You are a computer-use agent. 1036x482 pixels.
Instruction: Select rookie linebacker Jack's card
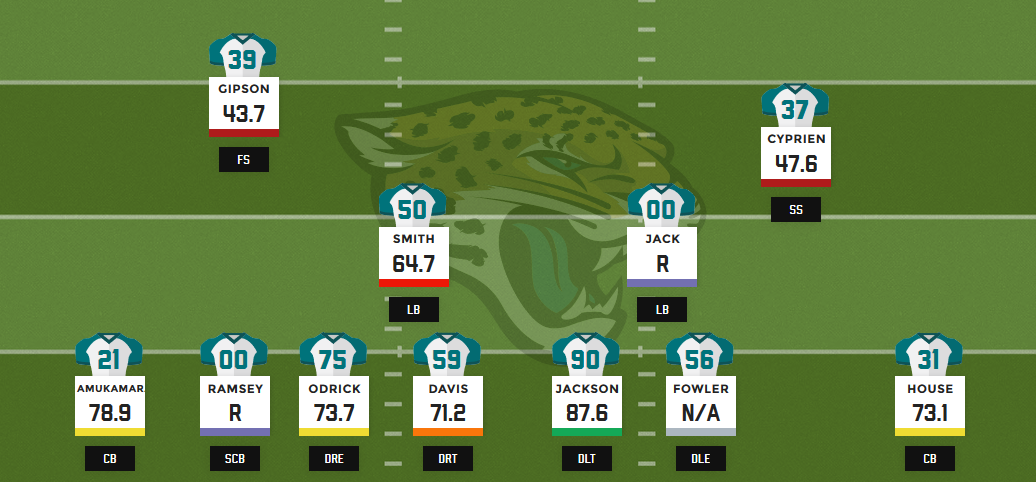pos(662,254)
